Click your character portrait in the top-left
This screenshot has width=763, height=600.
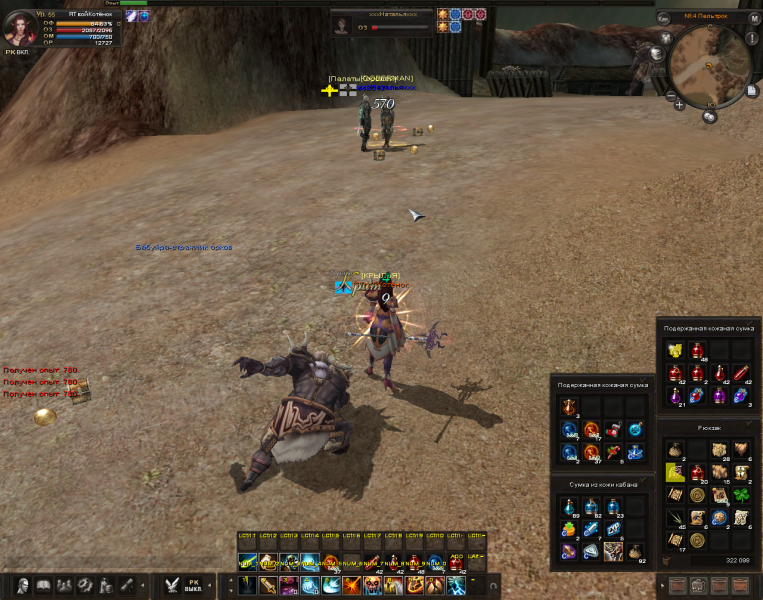[20, 28]
